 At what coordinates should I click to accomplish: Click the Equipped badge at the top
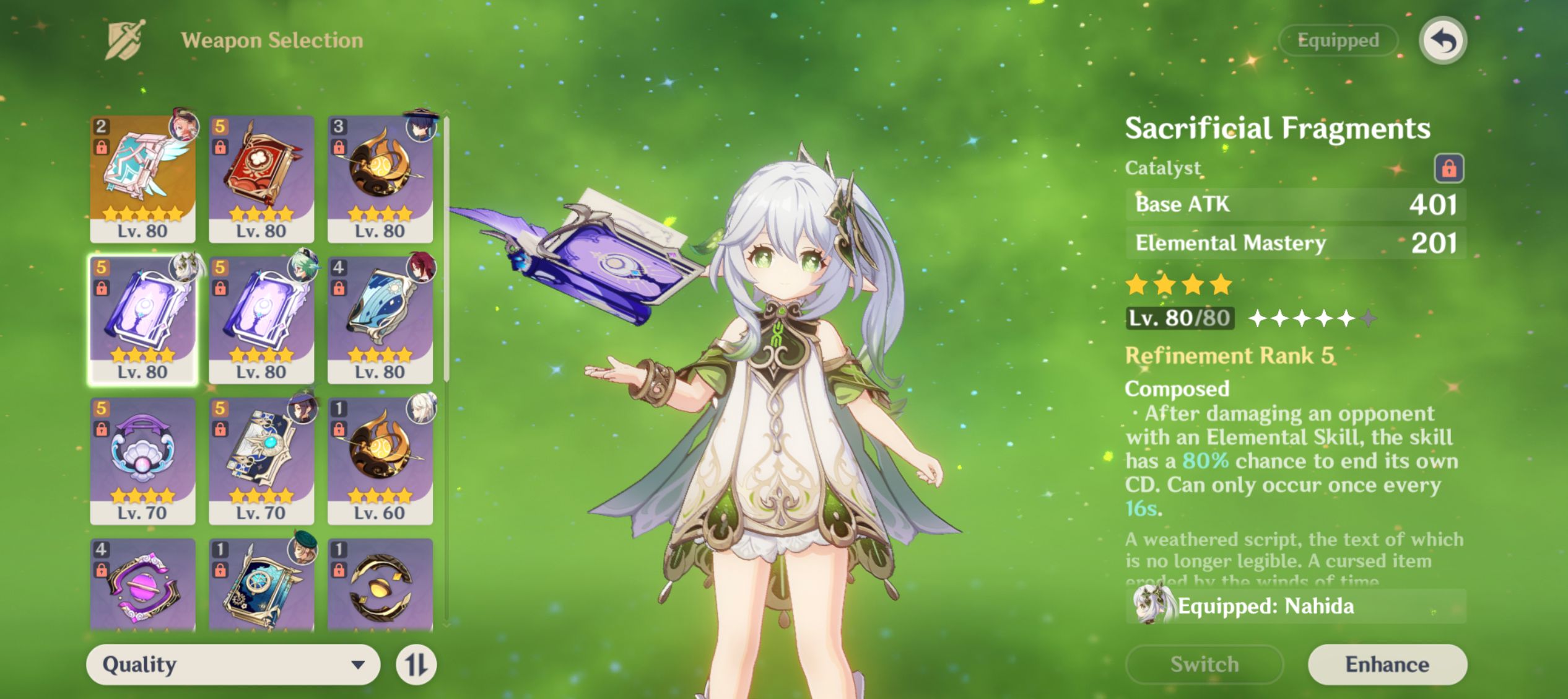[x=1339, y=40]
